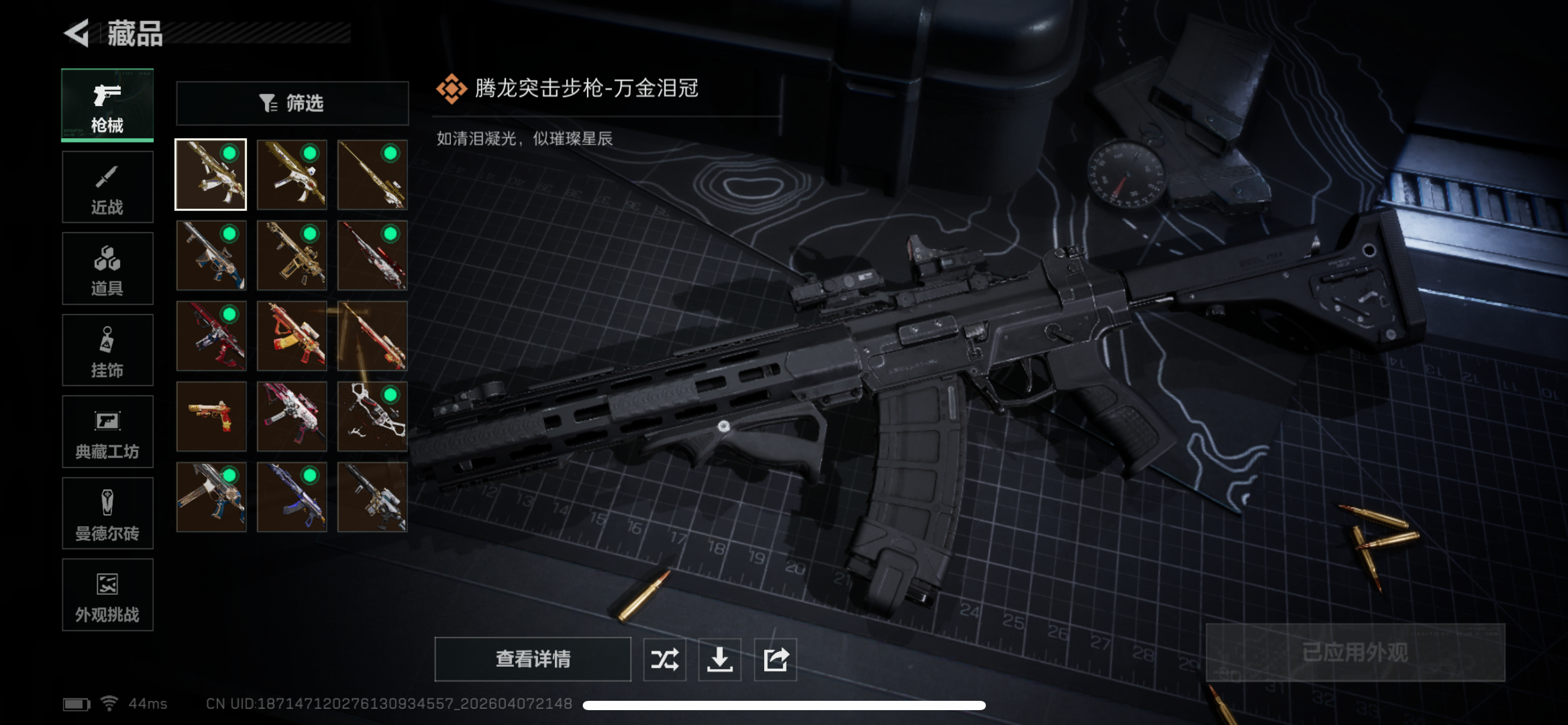Open the 挂饰 charms category
Image resolution: width=1568 pixels, height=725 pixels.
[107, 350]
